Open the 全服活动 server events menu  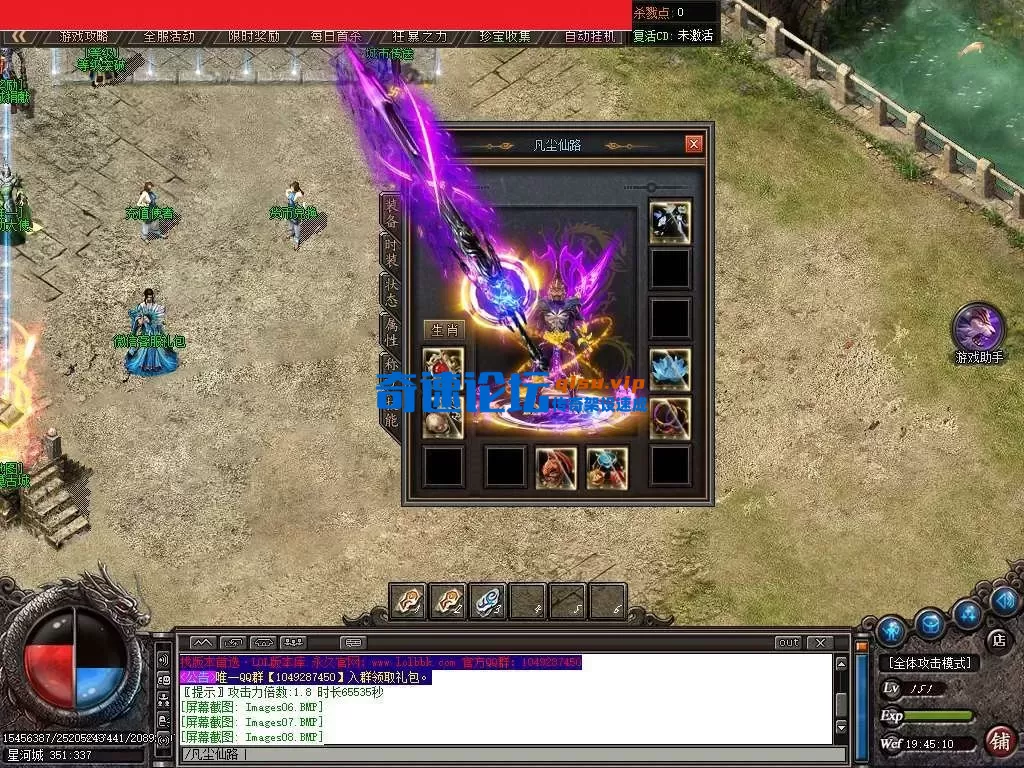coord(169,36)
